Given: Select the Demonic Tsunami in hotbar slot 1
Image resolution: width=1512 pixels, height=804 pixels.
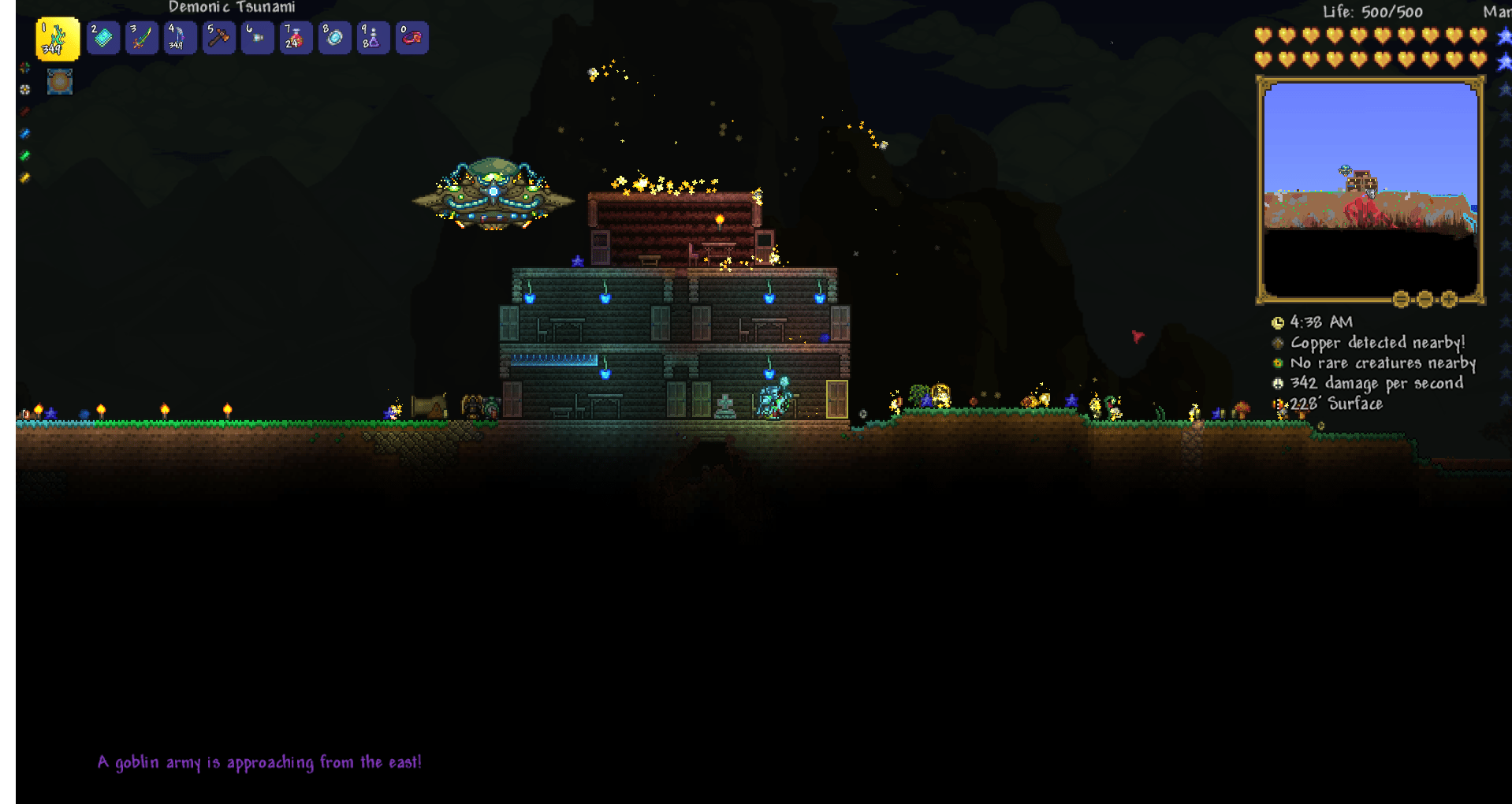Looking at the screenshot, I should [x=57, y=37].
